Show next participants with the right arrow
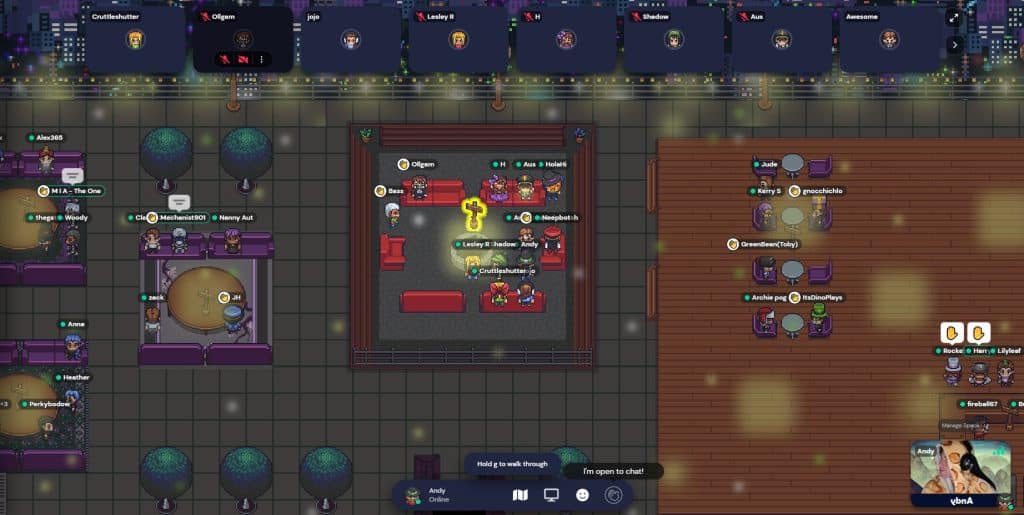The width and height of the screenshot is (1024, 515). (954, 44)
